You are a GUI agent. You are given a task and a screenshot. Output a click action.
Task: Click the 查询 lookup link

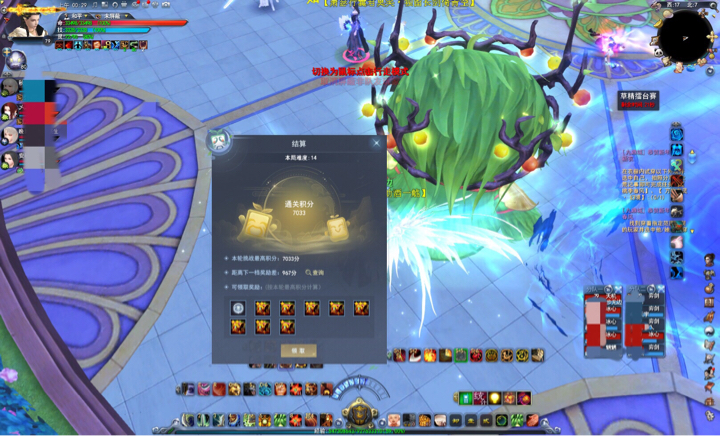coord(315,272)
